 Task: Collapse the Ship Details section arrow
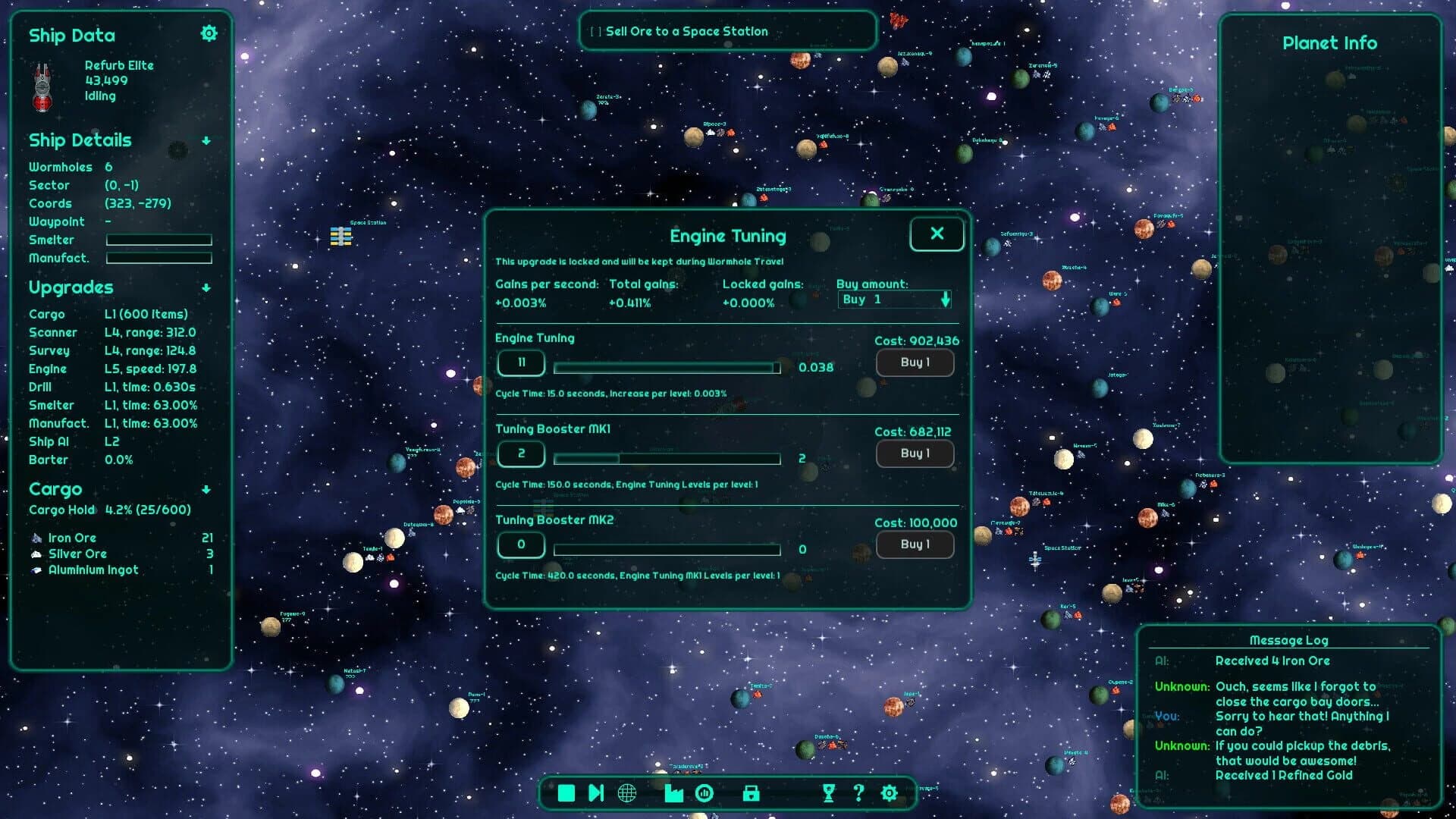(x=206, y=140)
